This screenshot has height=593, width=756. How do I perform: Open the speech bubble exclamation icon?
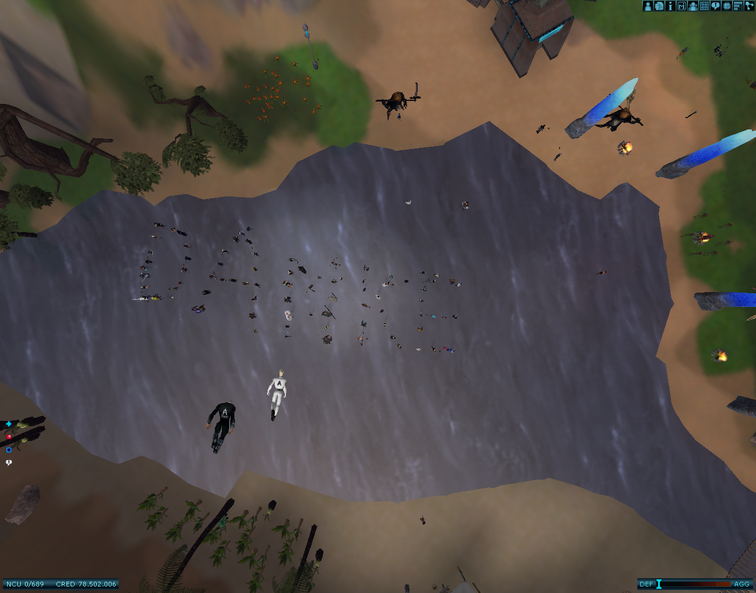pyautogui.click(x=715, y=6)
